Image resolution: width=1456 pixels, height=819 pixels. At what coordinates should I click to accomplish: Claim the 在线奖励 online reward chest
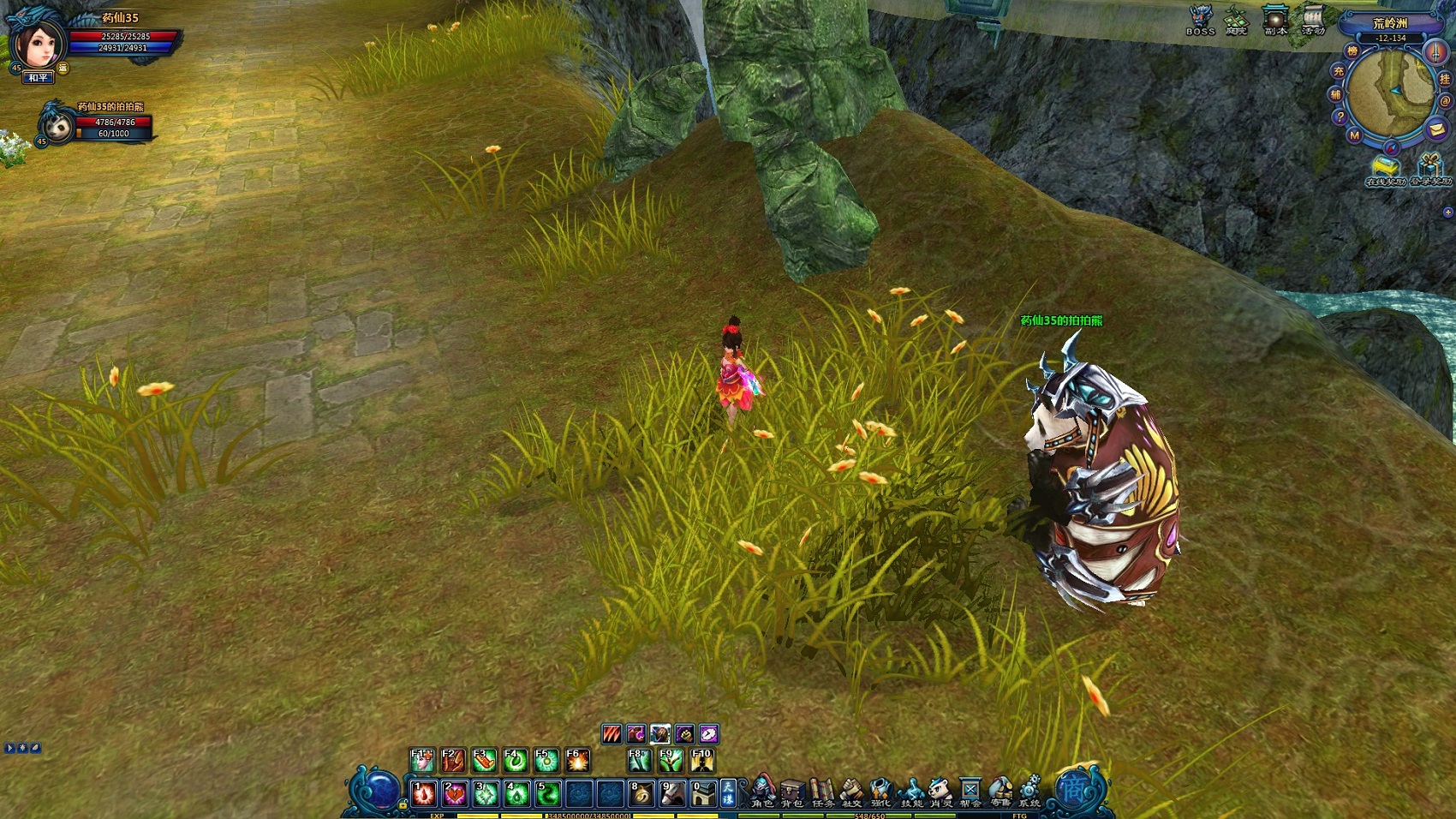click(1385, 169)
